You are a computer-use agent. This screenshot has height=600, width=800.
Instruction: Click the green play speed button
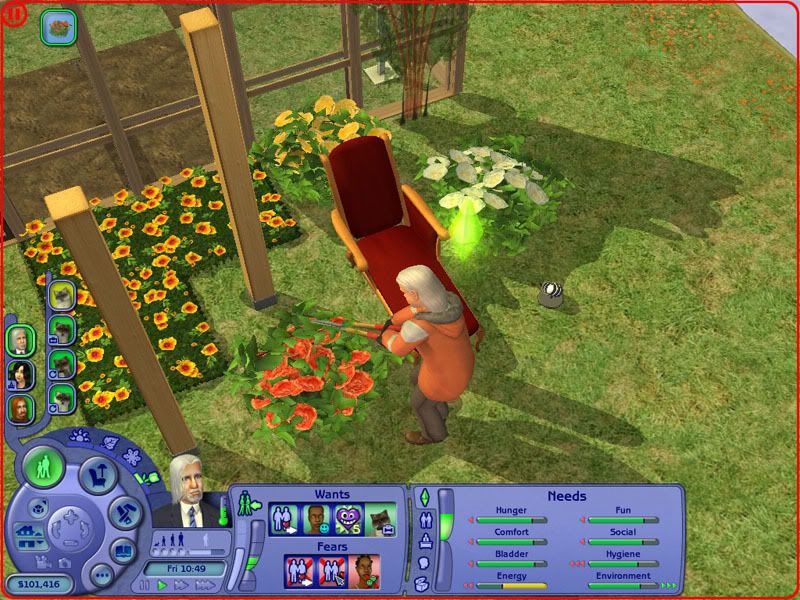pos(162,584)
